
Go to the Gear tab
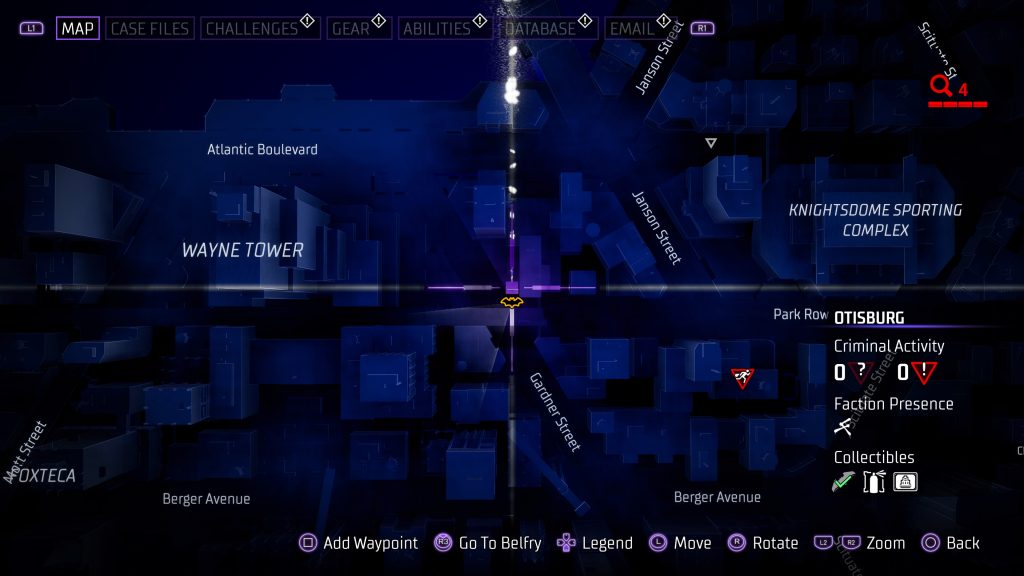[351, 28]
